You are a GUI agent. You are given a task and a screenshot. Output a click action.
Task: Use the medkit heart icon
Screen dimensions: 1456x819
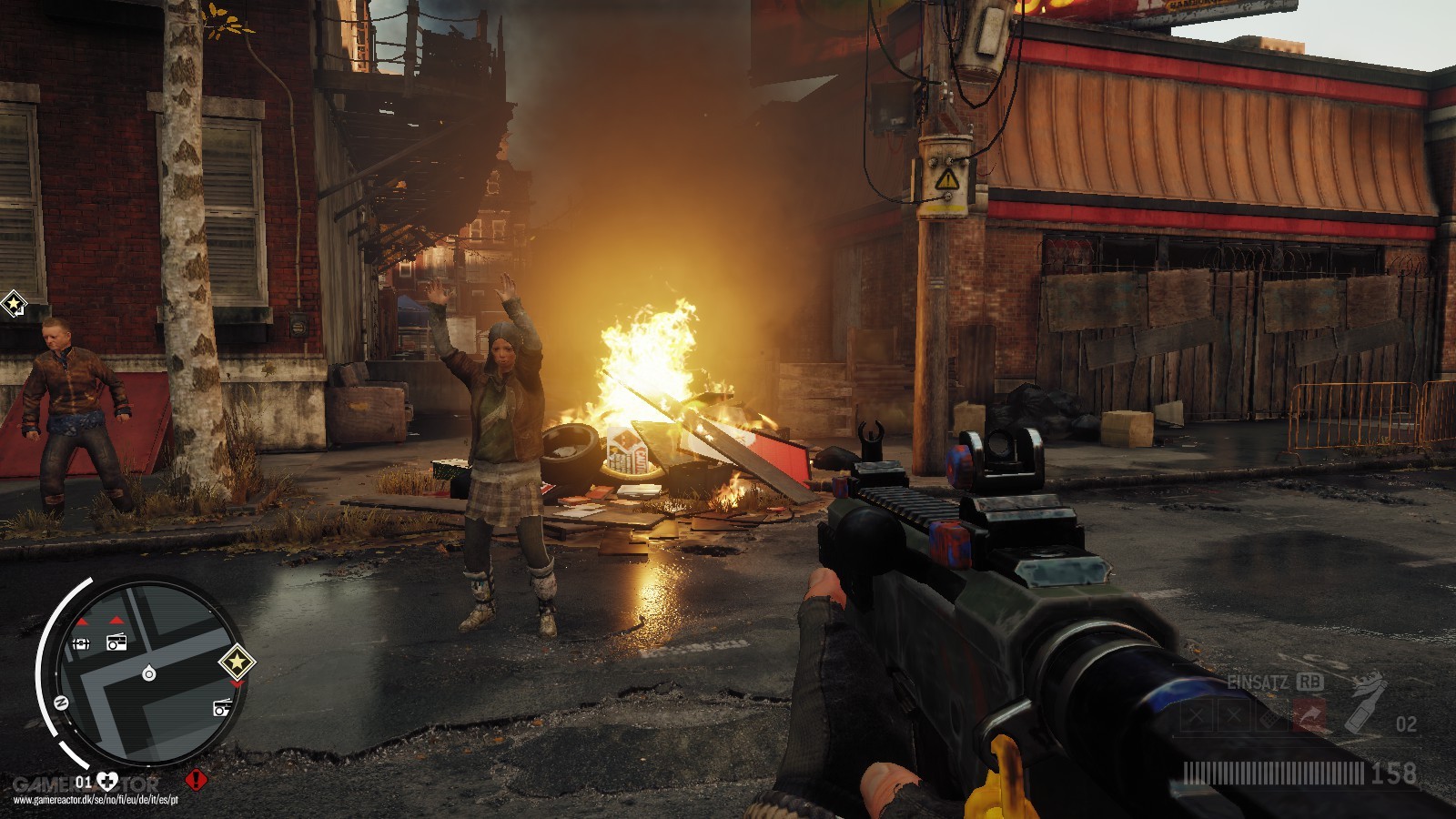pyautogui.click(x=108, y=781)
